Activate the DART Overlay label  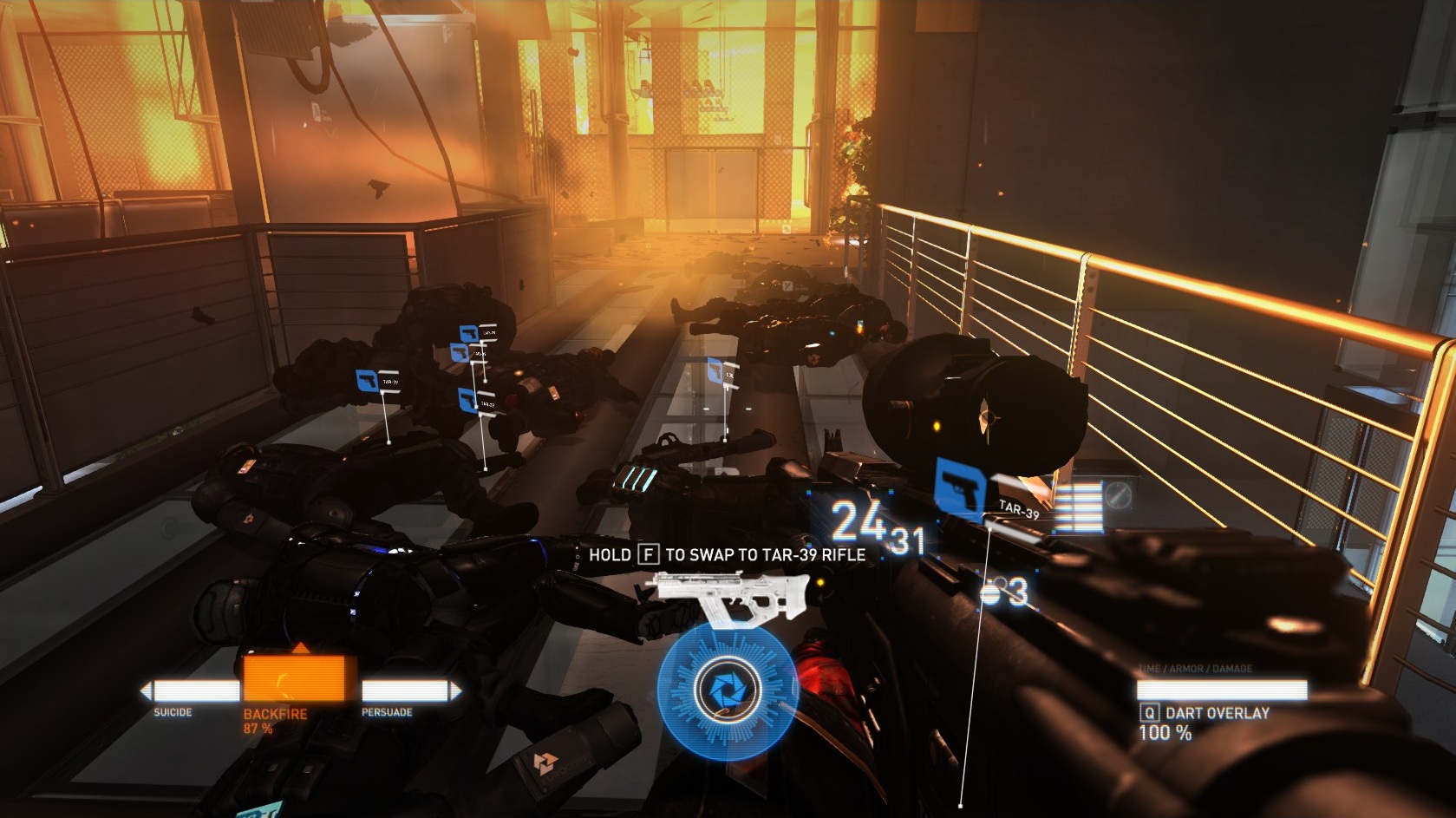1217,713
